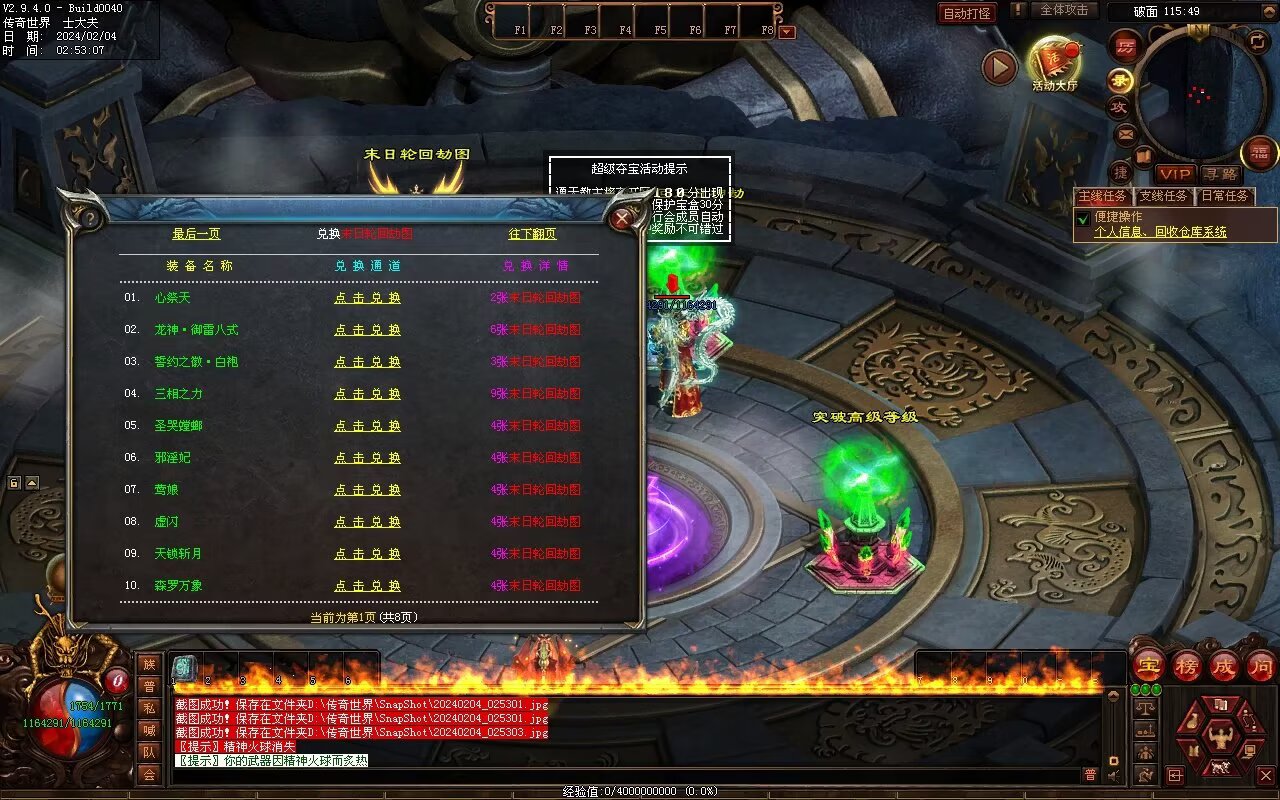
Task: Switch to the 日常任务 tab
Action: tap(1224, 196)
